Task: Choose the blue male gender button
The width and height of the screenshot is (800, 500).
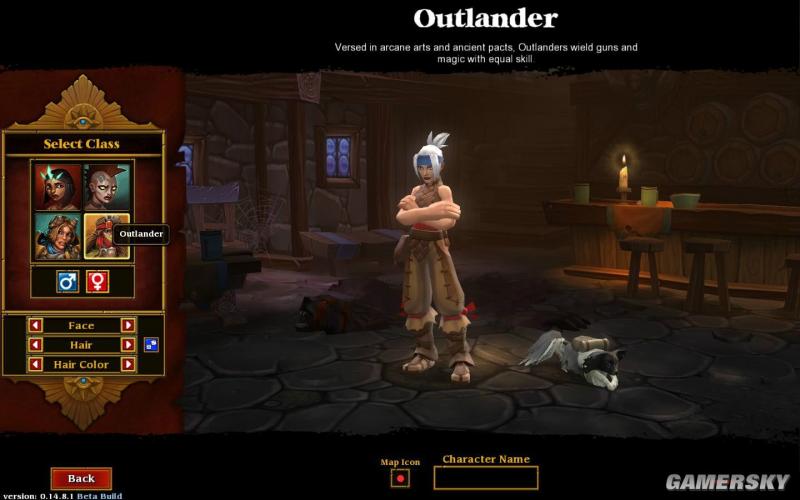Action: click(67, 282)
